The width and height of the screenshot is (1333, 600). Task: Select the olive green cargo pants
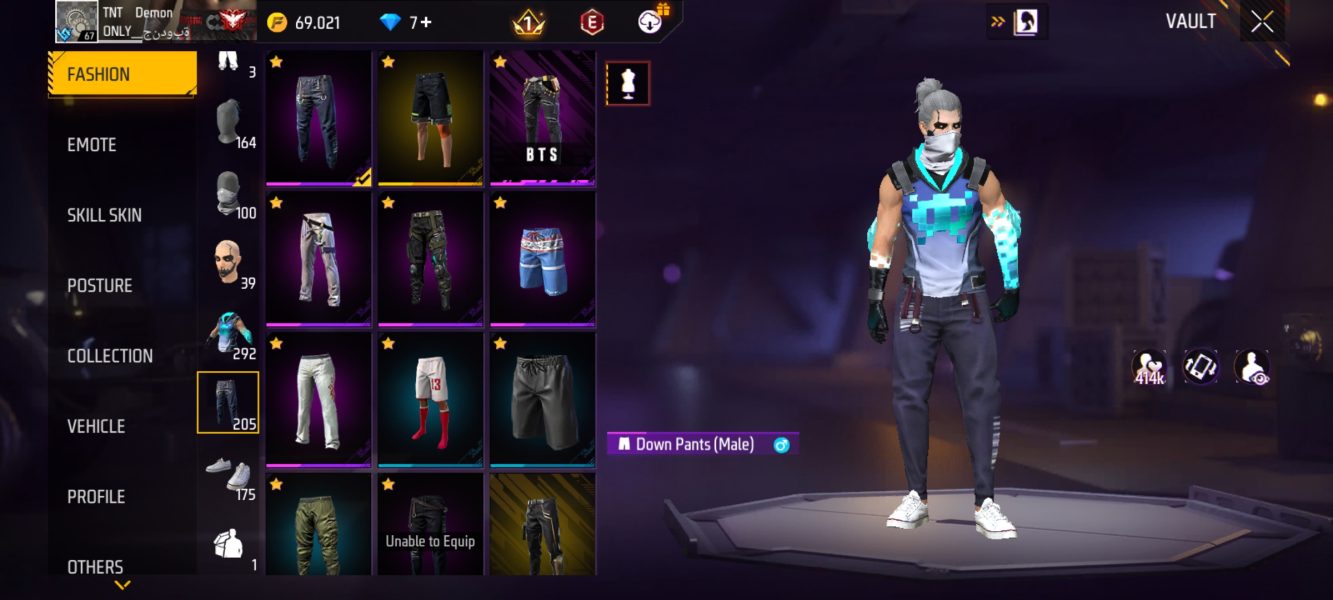click(x=318, y=525)
